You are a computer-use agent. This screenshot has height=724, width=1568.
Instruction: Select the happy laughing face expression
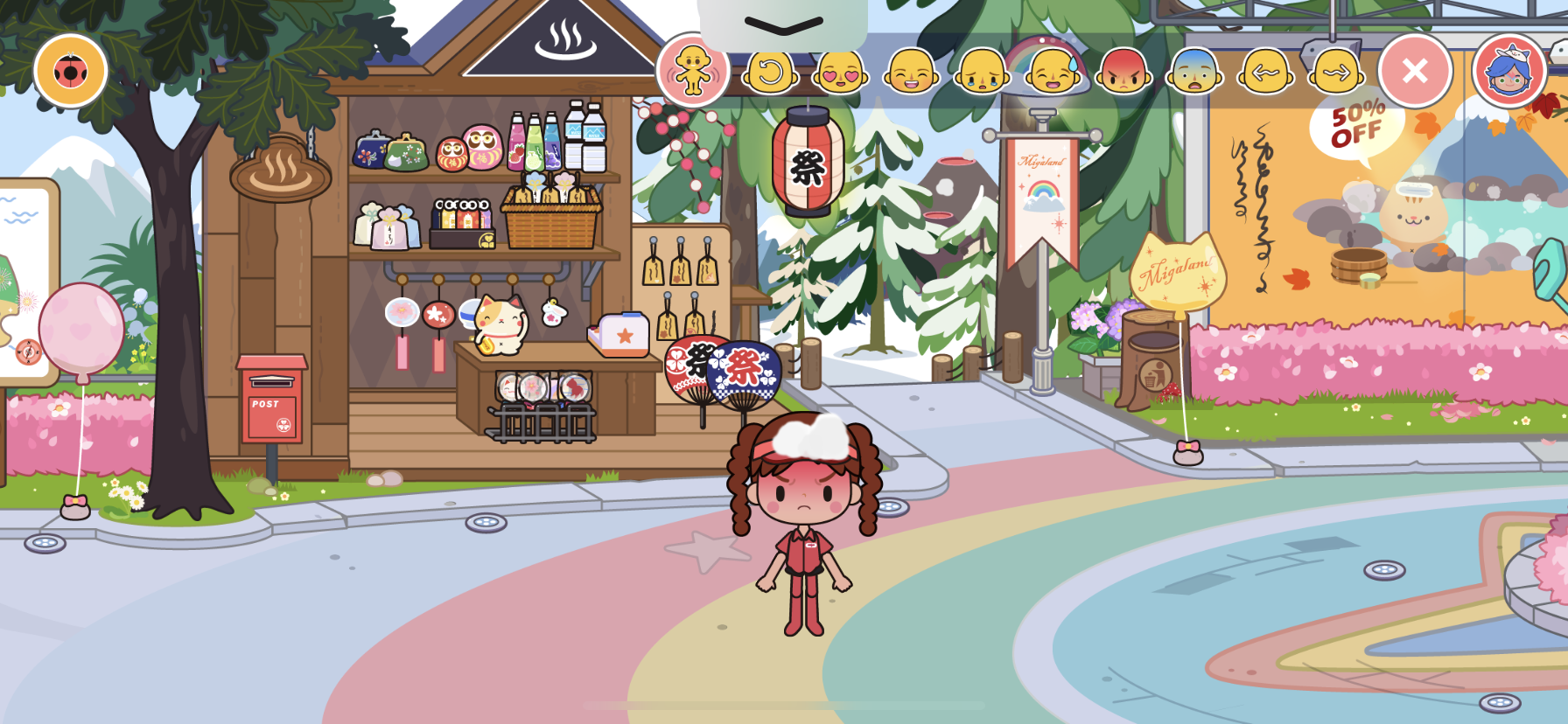911,73
